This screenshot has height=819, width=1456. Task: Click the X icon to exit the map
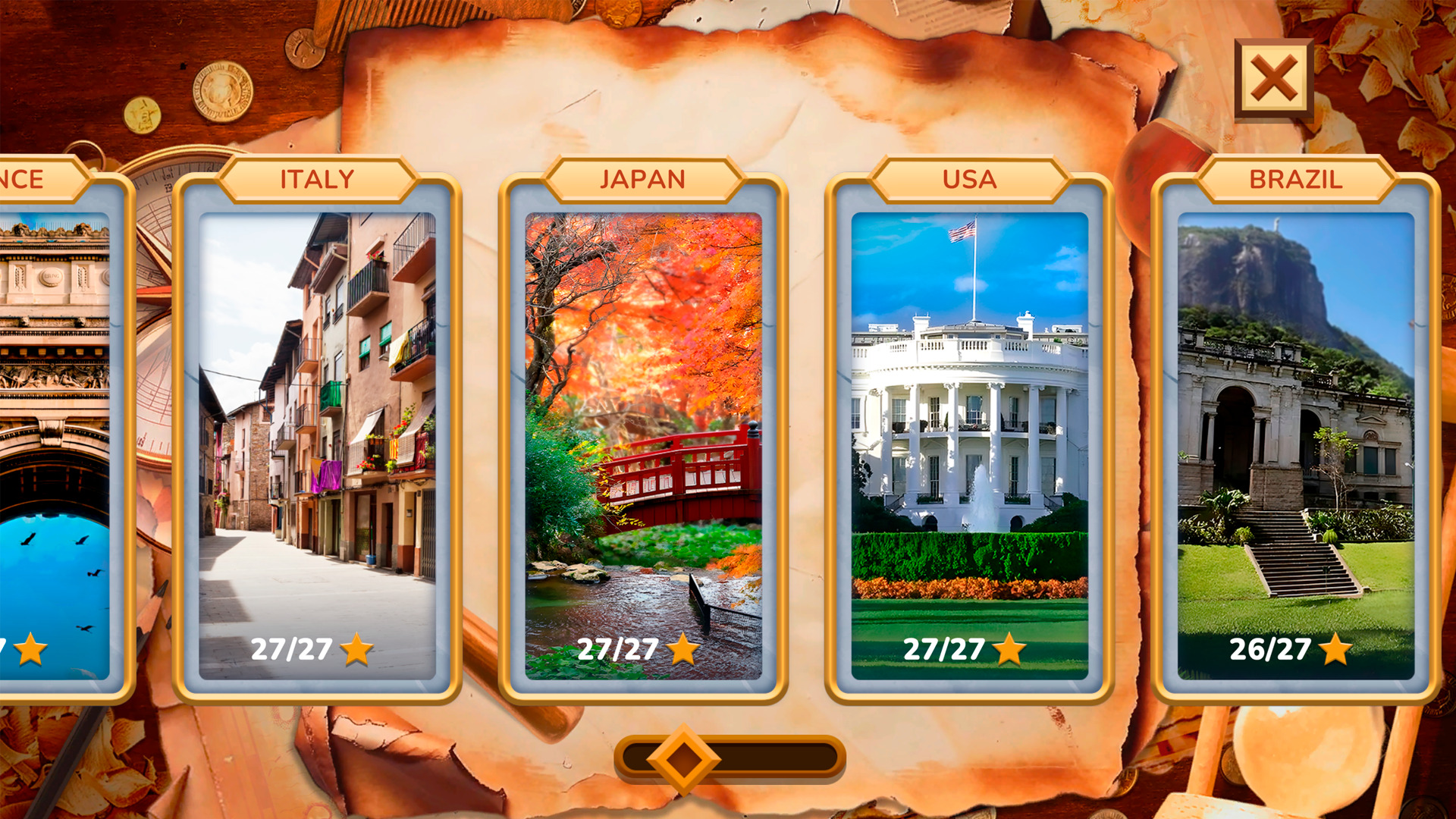(1272, 78)
